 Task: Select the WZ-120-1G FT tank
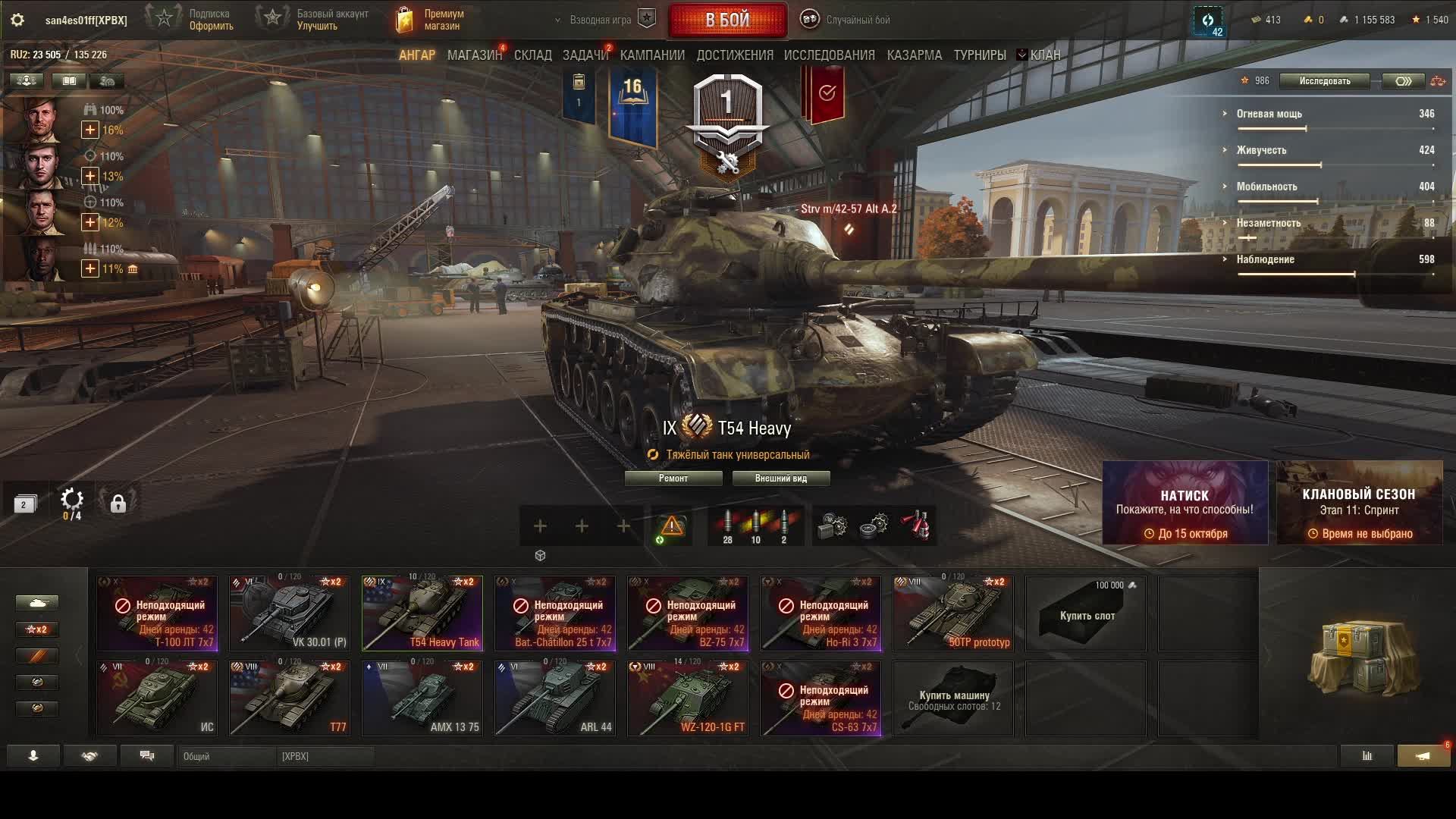(688, 698)
